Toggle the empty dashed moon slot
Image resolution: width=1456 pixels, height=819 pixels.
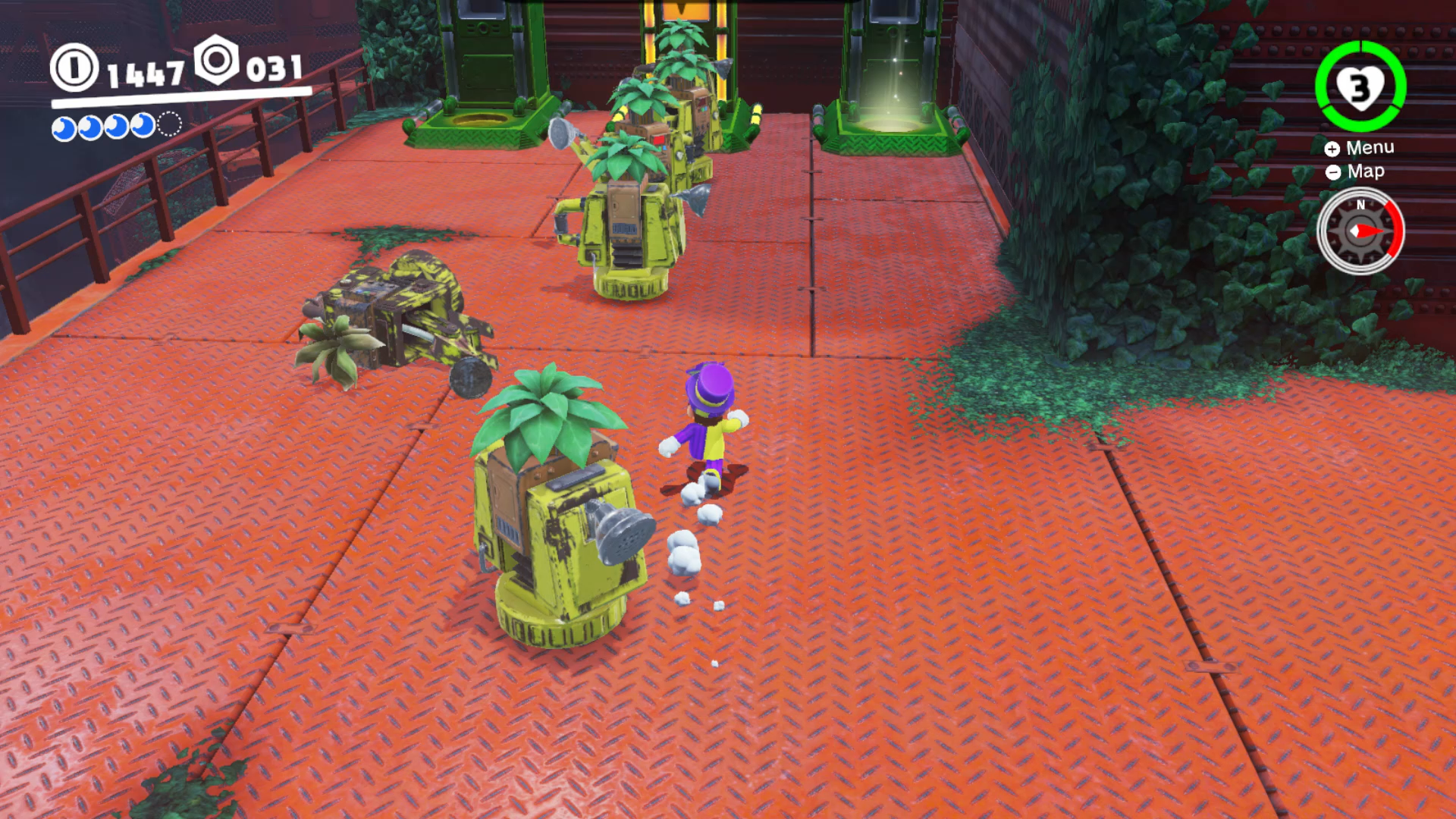pyautogui.click(x=168, y=124)
